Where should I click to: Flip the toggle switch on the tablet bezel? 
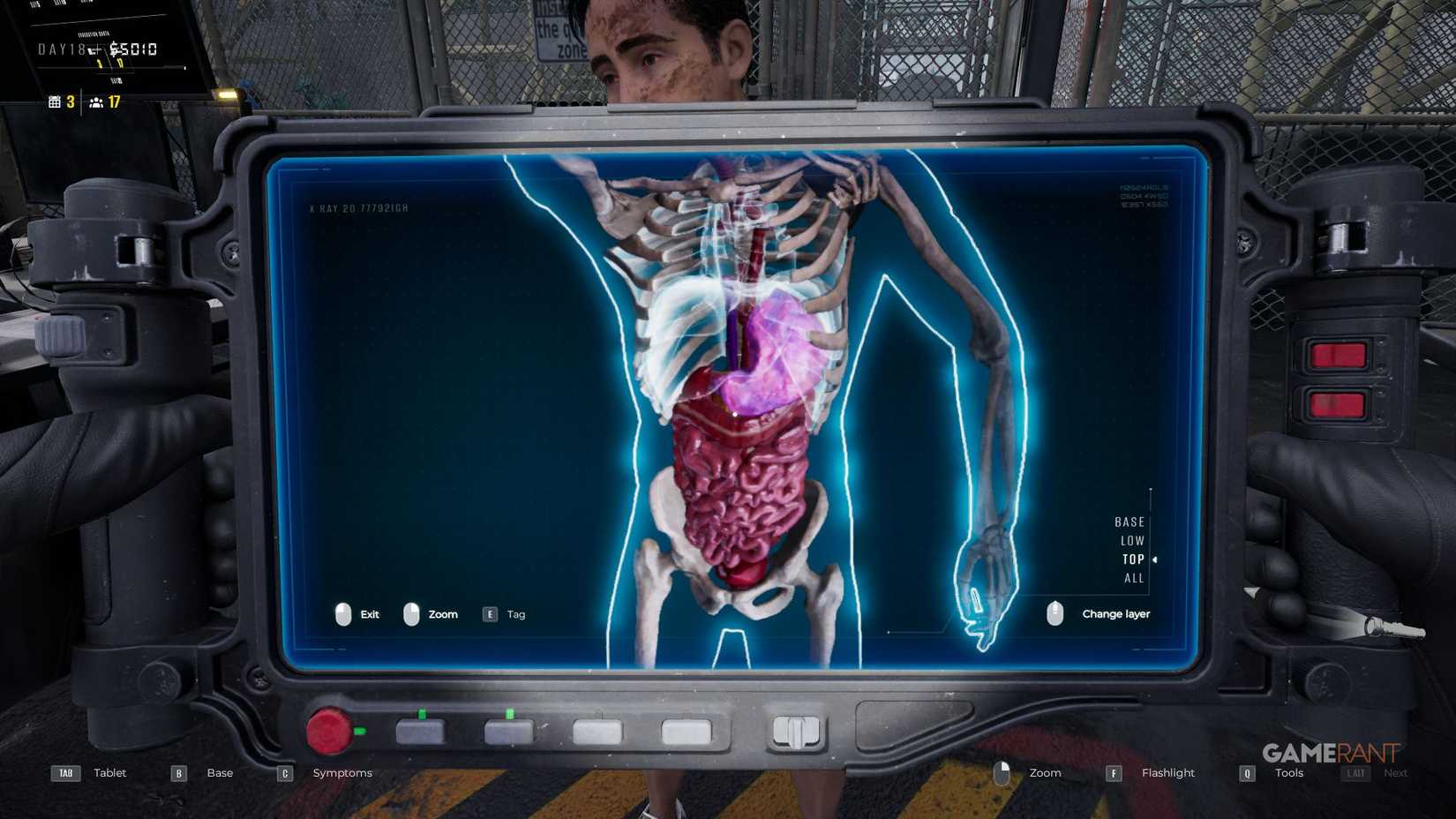tap(798, 730)
